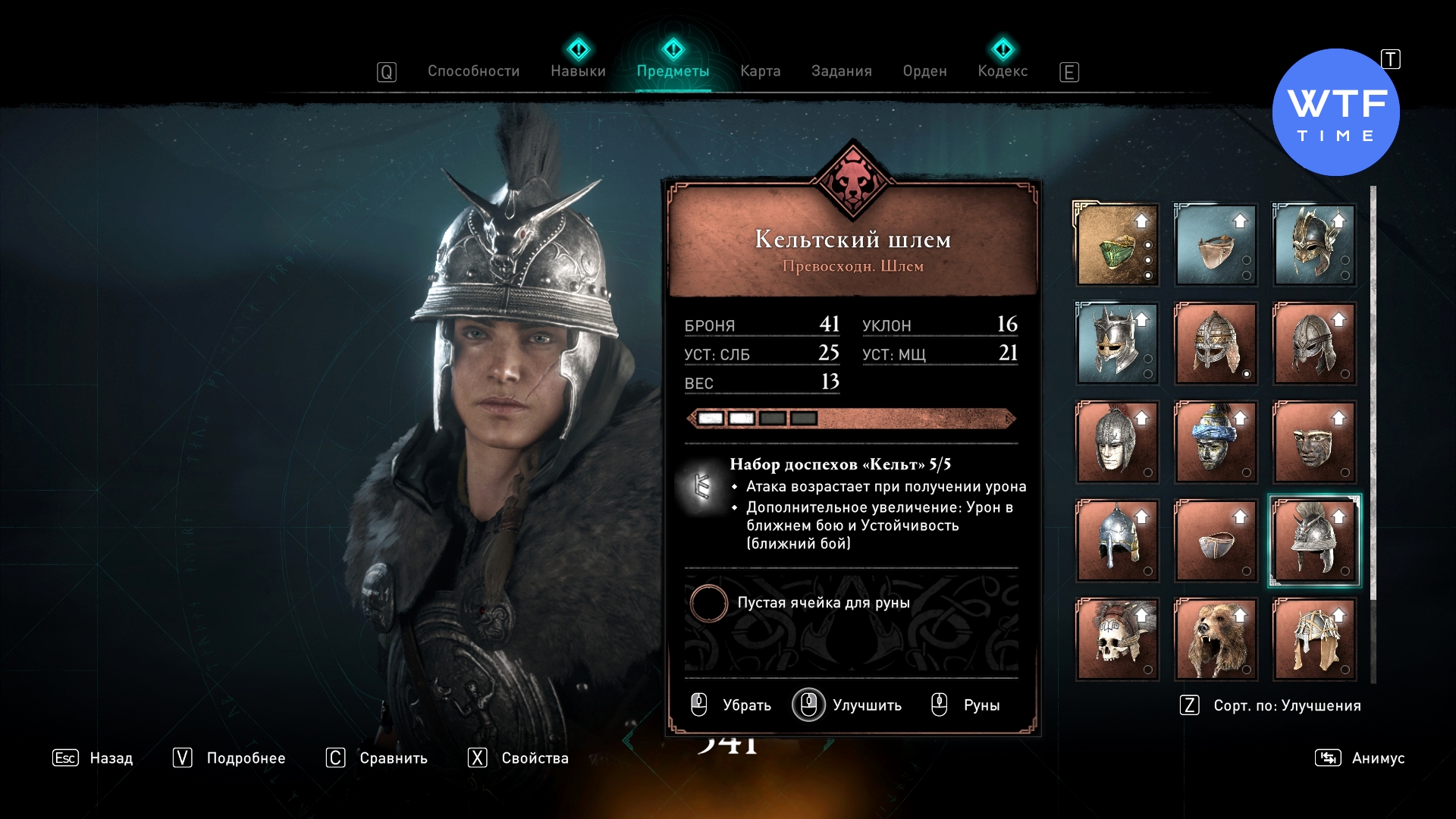Pick the blue turban mask helmet
Image resolution: width=1456 pixels, height=819 pixels.
click(x=1216, y=442)
